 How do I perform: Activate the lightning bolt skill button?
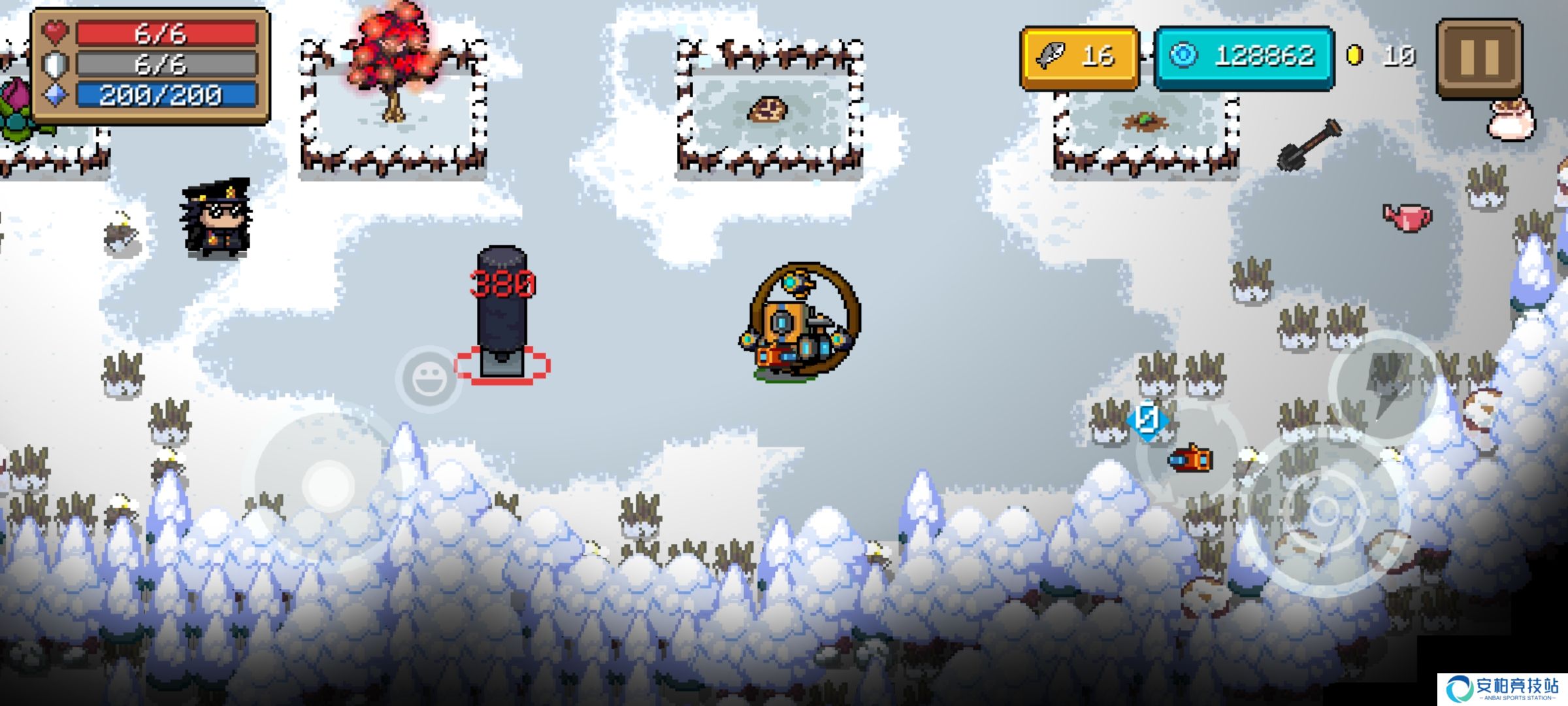(1385, 385)
